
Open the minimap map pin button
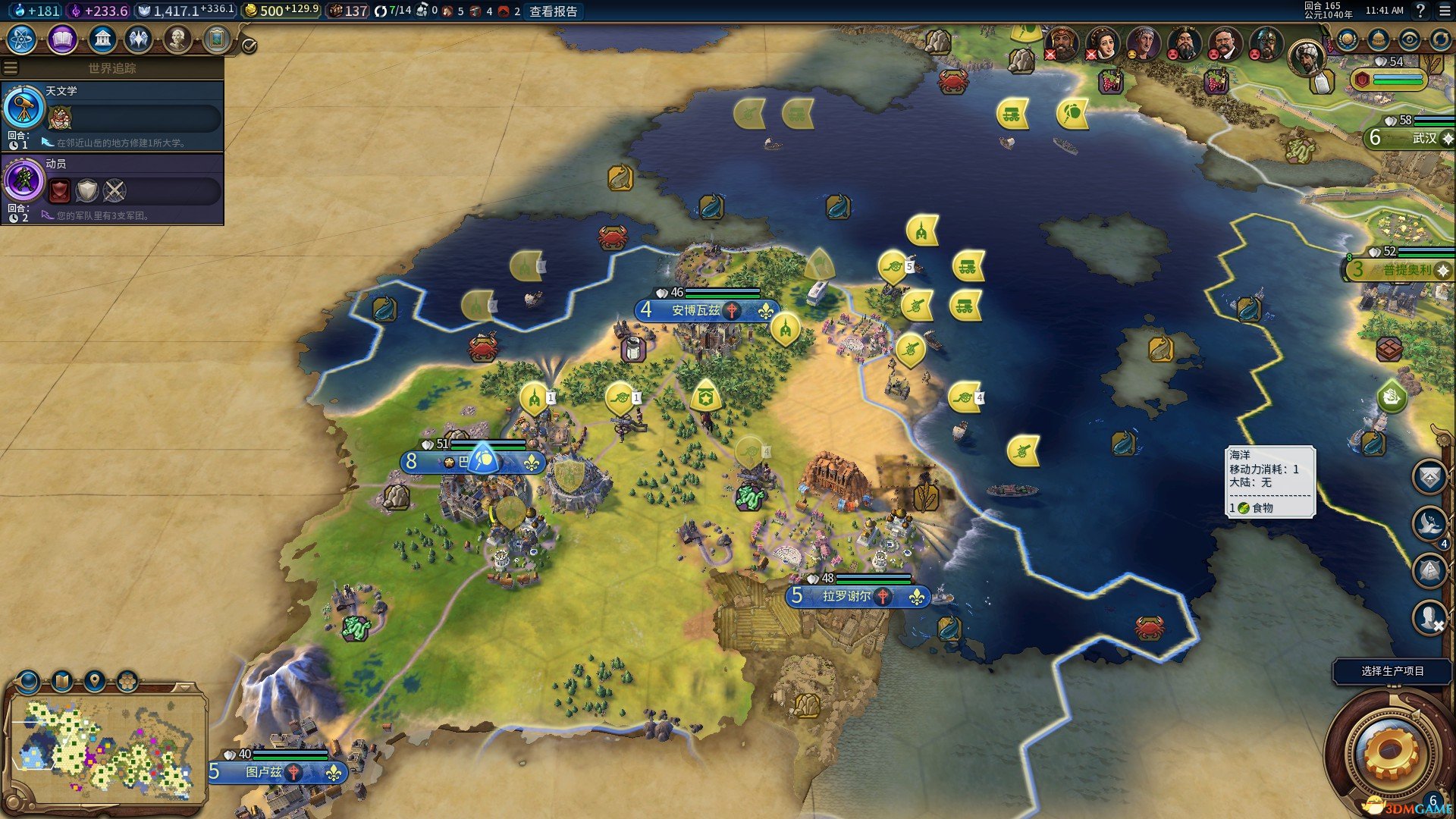95,680
